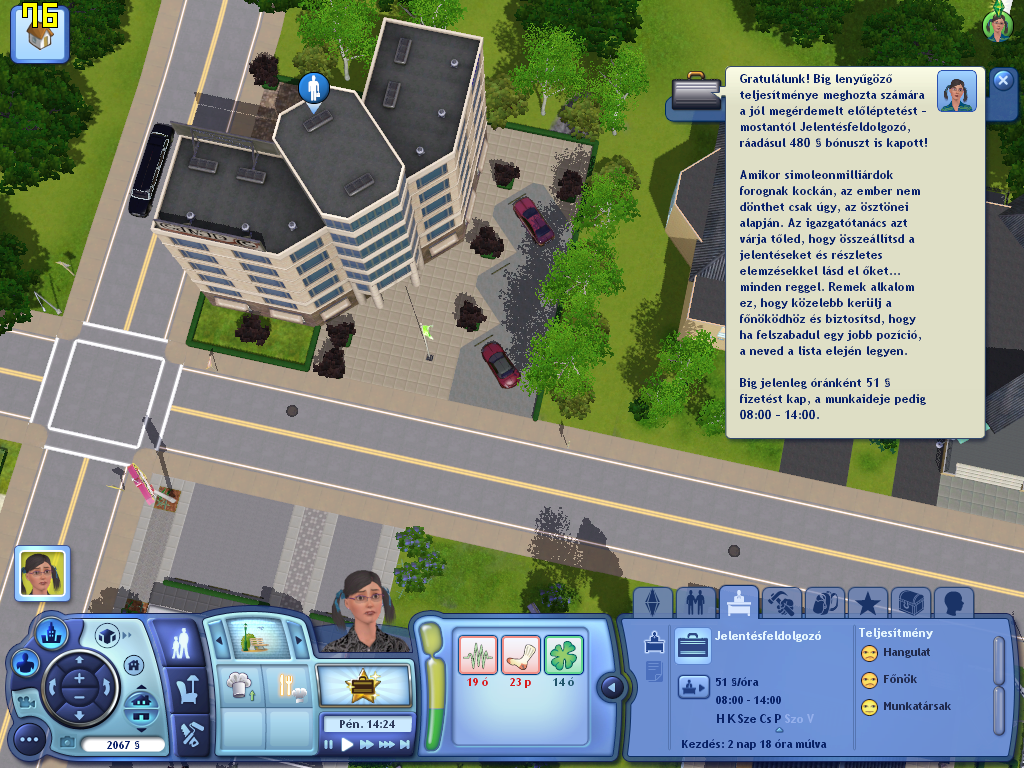Click the sore foot moodlet
The width and height of the screenshot is (1024, 768).
[520, 654]
